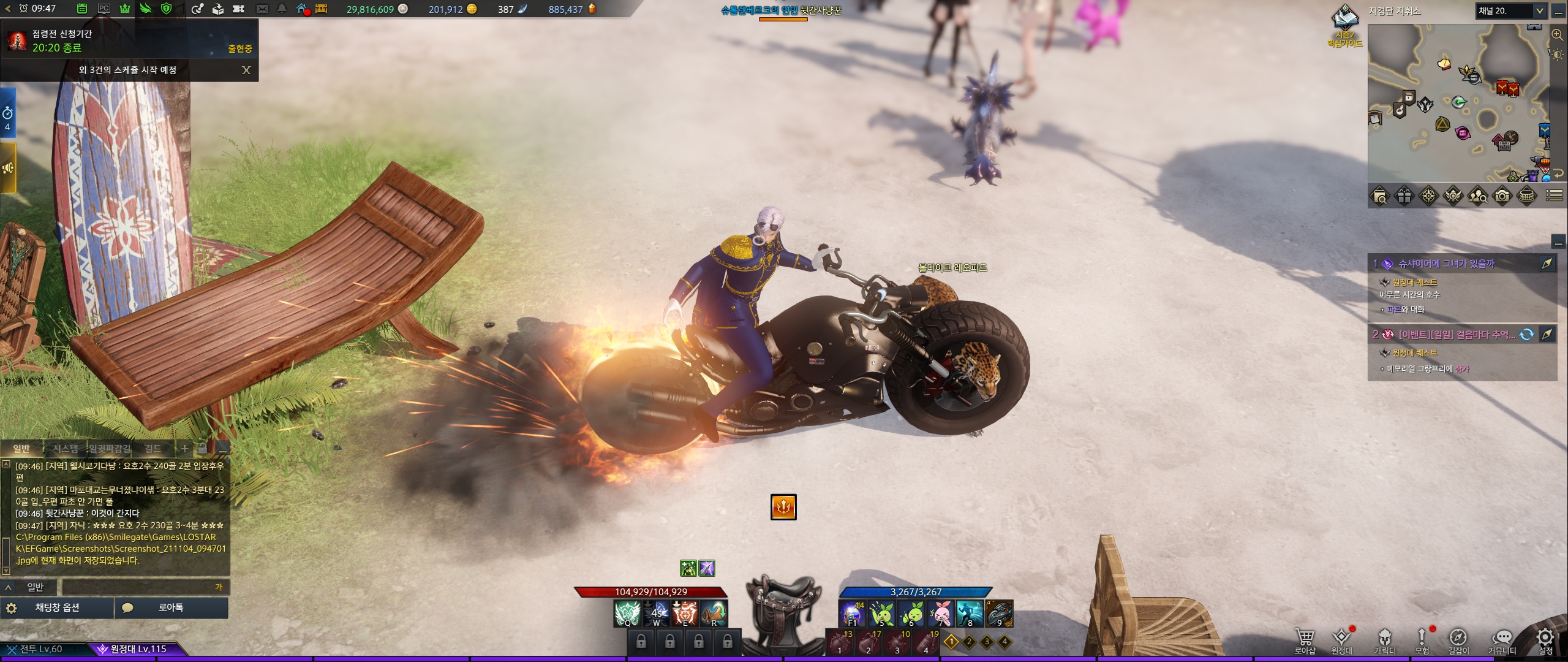Zoom in the minimap with magnifier button
This screenshot has height=662, width=1568.
point(1558,35)
